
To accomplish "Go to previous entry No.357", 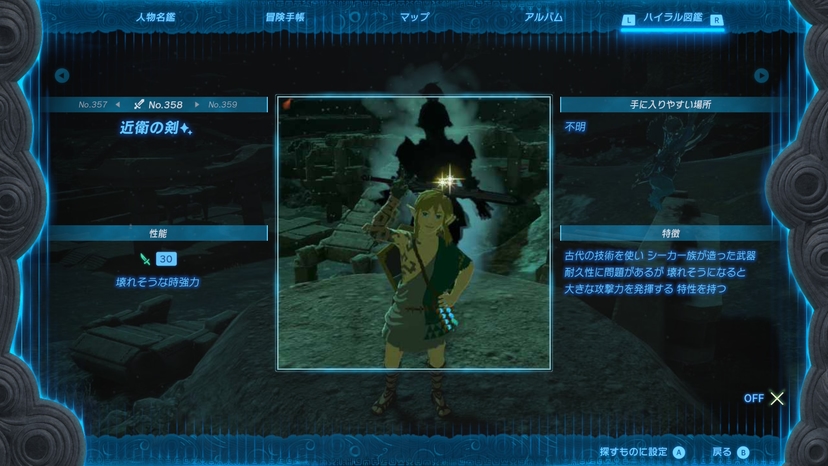I will pyautogui.click(x=94, y=104).
